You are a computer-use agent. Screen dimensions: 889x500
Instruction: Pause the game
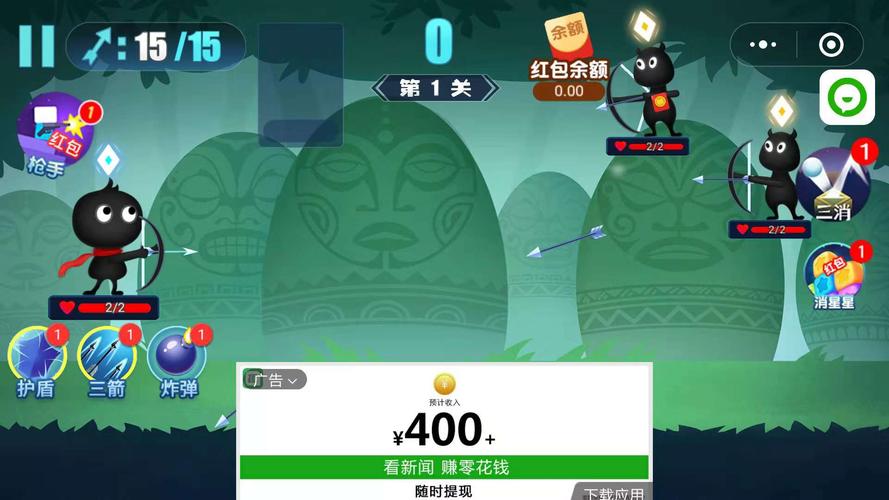click(37, 46)
